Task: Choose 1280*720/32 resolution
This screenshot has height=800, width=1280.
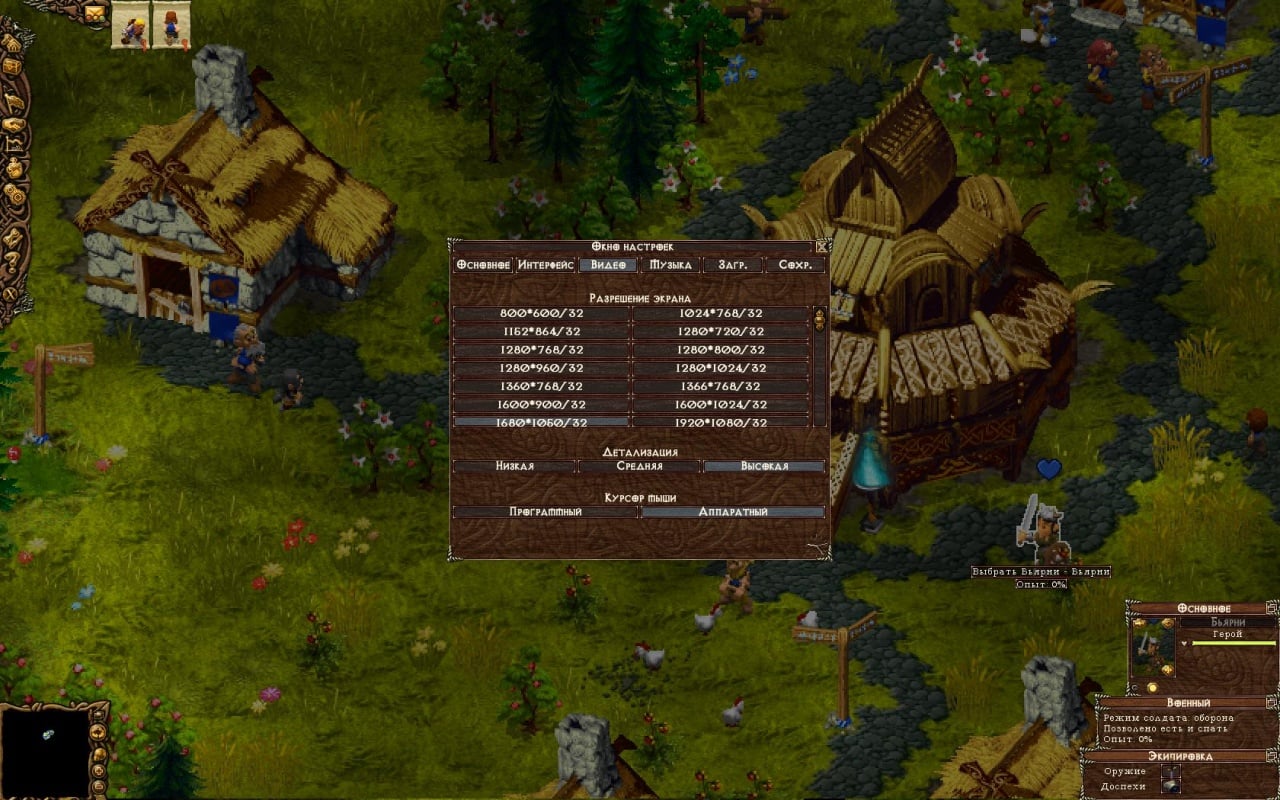Action: [x=720, y=331]
